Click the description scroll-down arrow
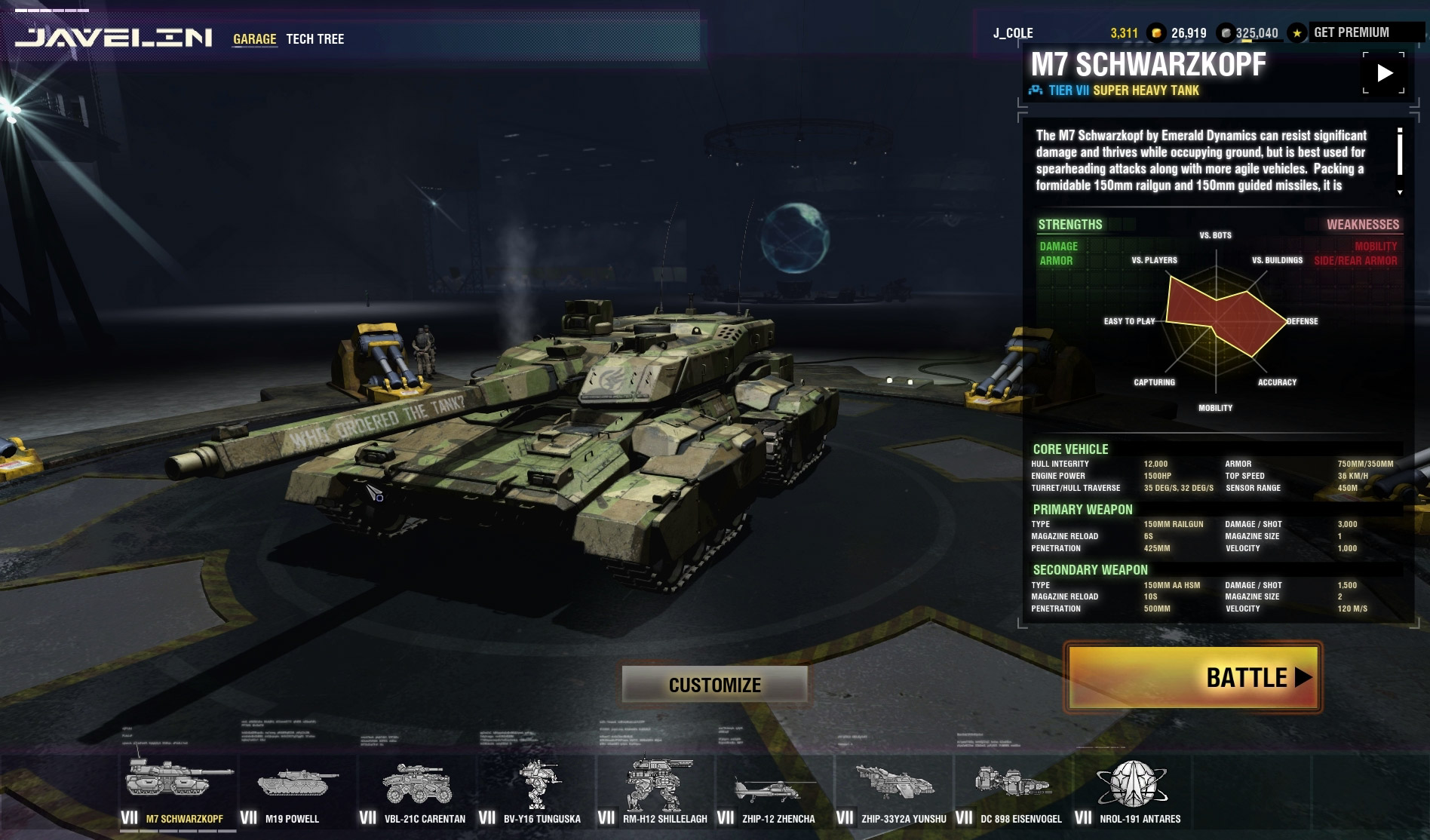The height and width of the screenshot is (840, 1430). click(x=1400, y=192)
